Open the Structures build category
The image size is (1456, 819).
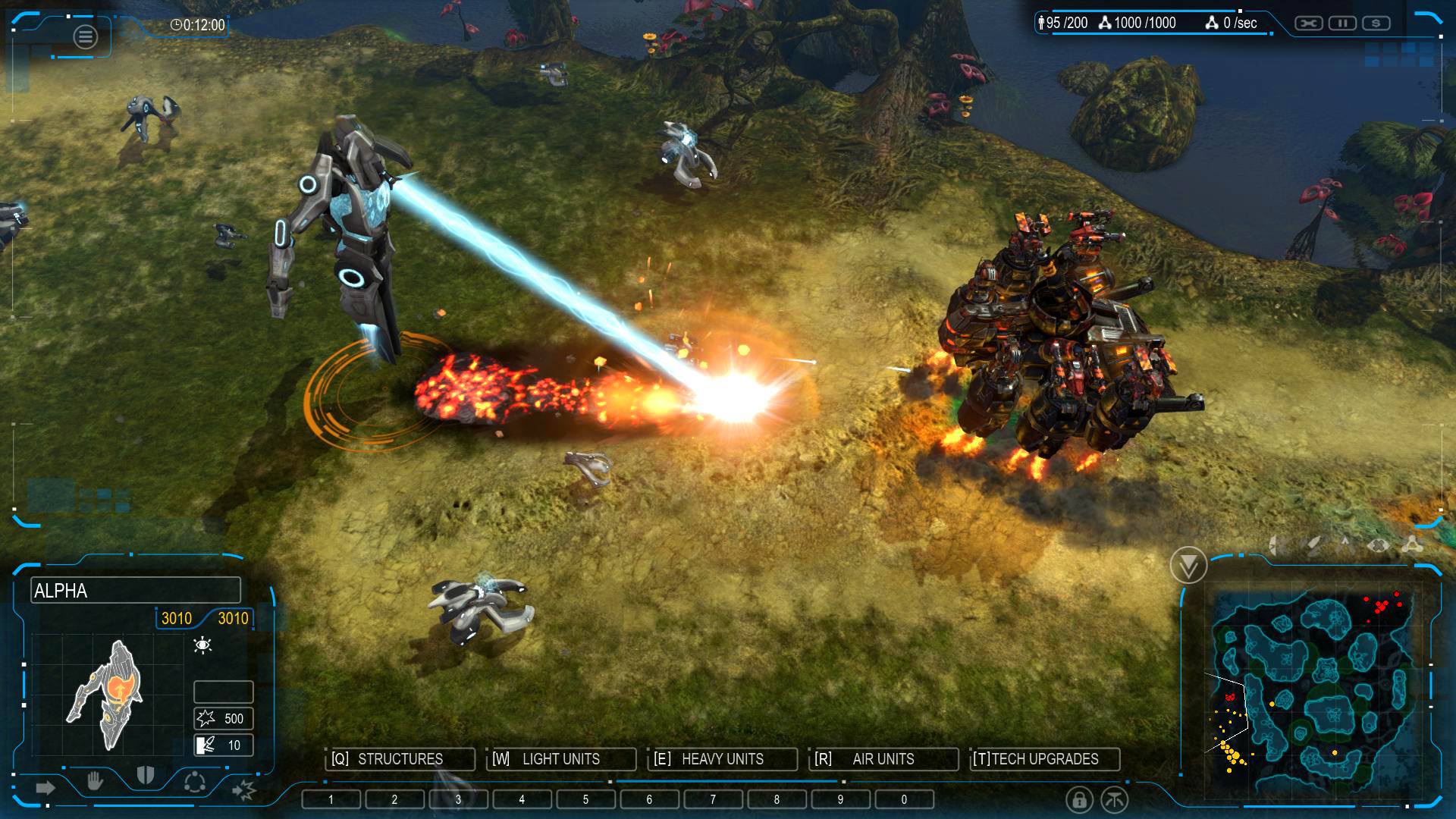click(400, 759)
